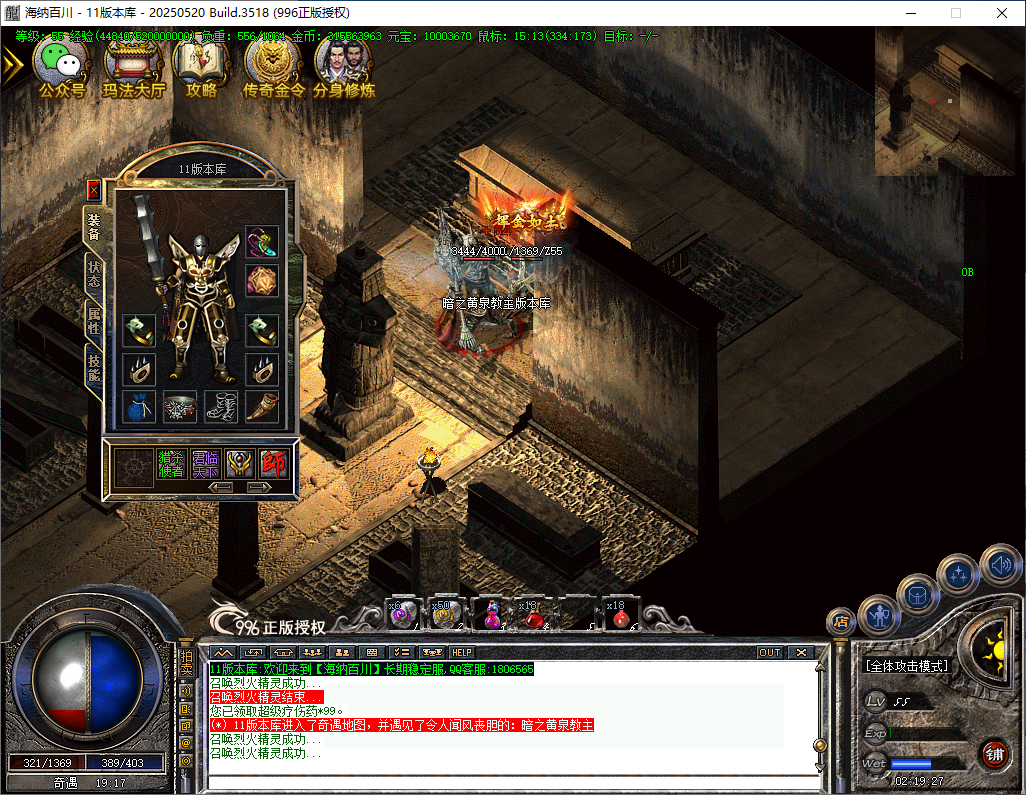The image size is (1026, 795).
Task: Switch to the 技能 tab
Action: [93, 366]
